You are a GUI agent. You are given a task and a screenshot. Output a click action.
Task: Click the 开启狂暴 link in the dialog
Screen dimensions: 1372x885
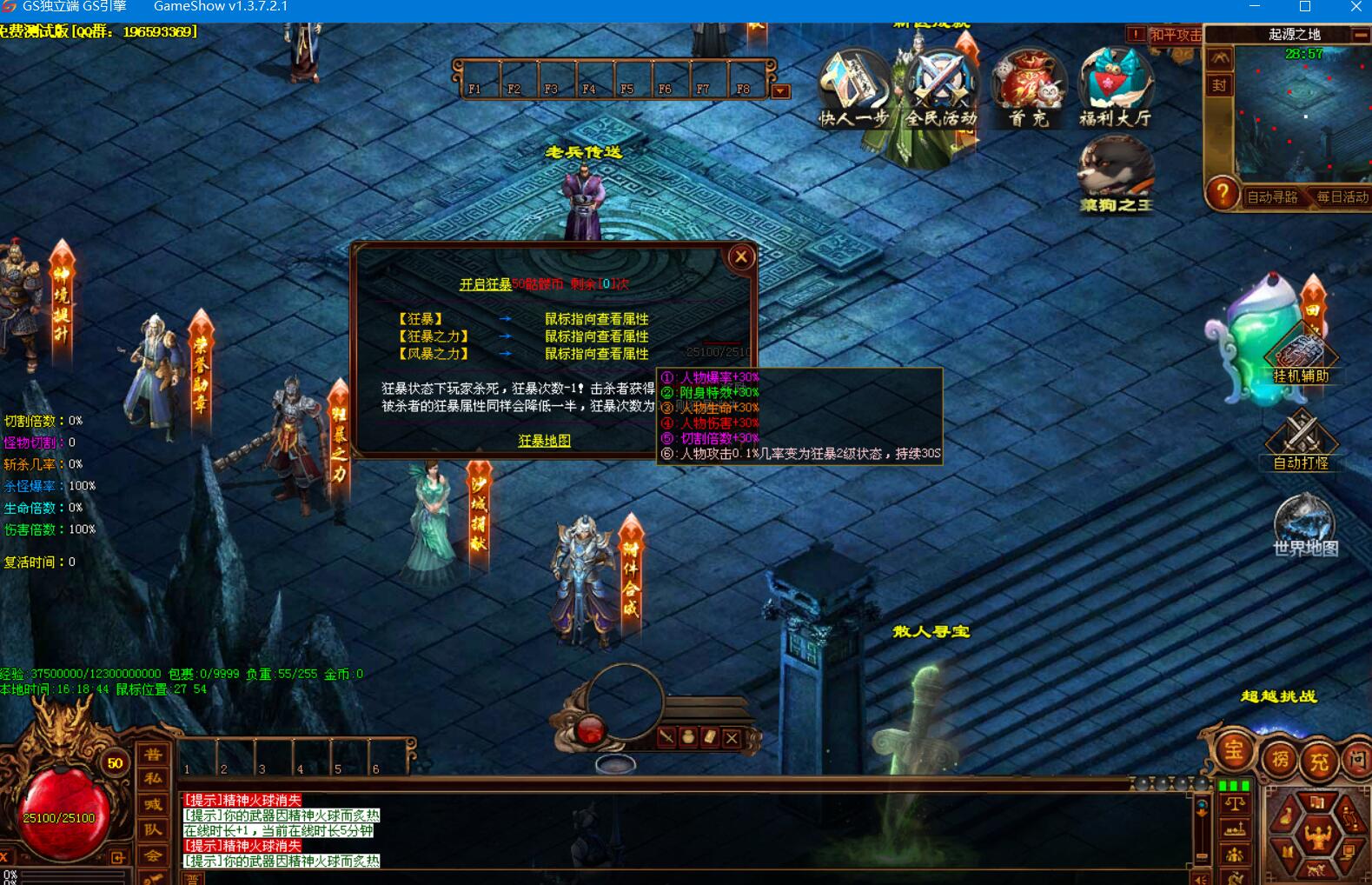485,284
